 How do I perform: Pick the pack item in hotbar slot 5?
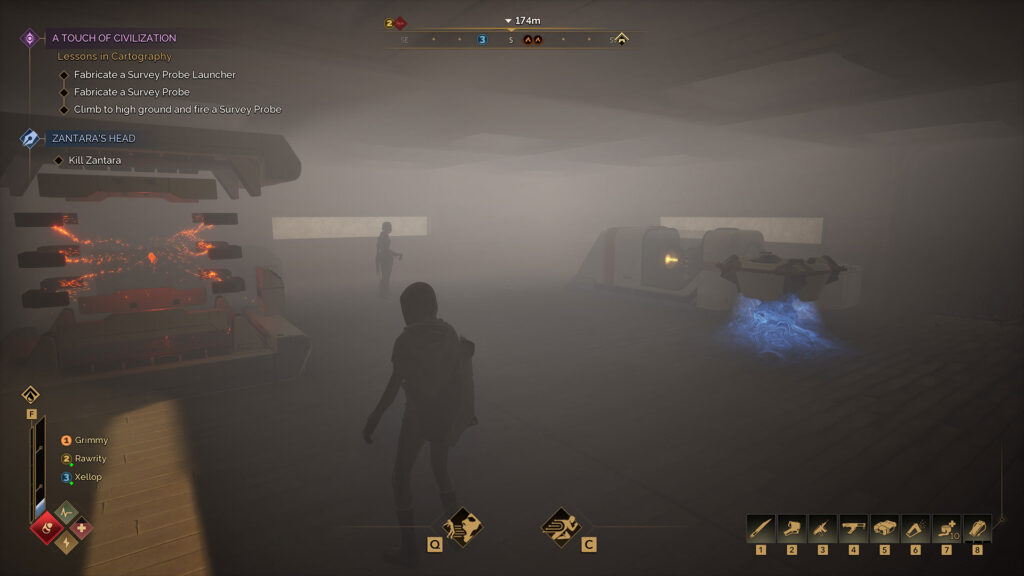pyautogui.click(x=885, y=529)
